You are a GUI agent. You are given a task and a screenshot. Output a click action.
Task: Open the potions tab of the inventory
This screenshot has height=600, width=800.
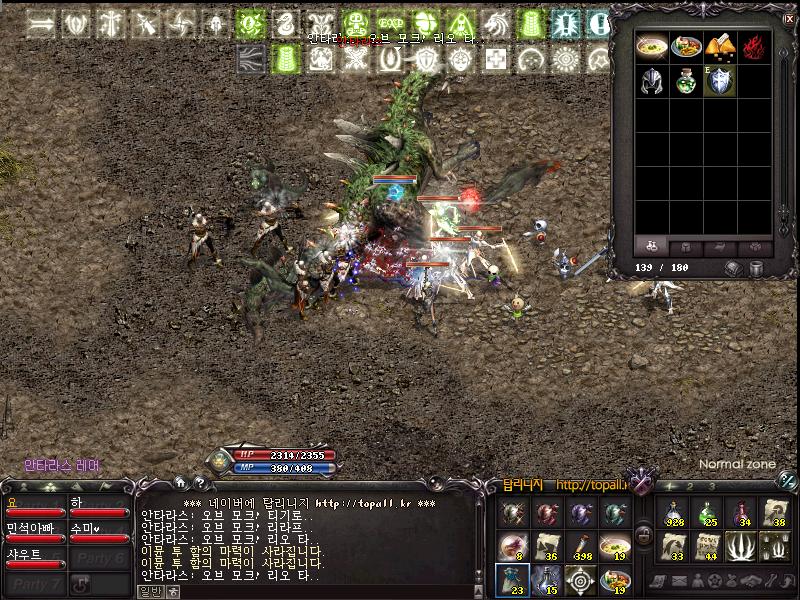point(653,246)
